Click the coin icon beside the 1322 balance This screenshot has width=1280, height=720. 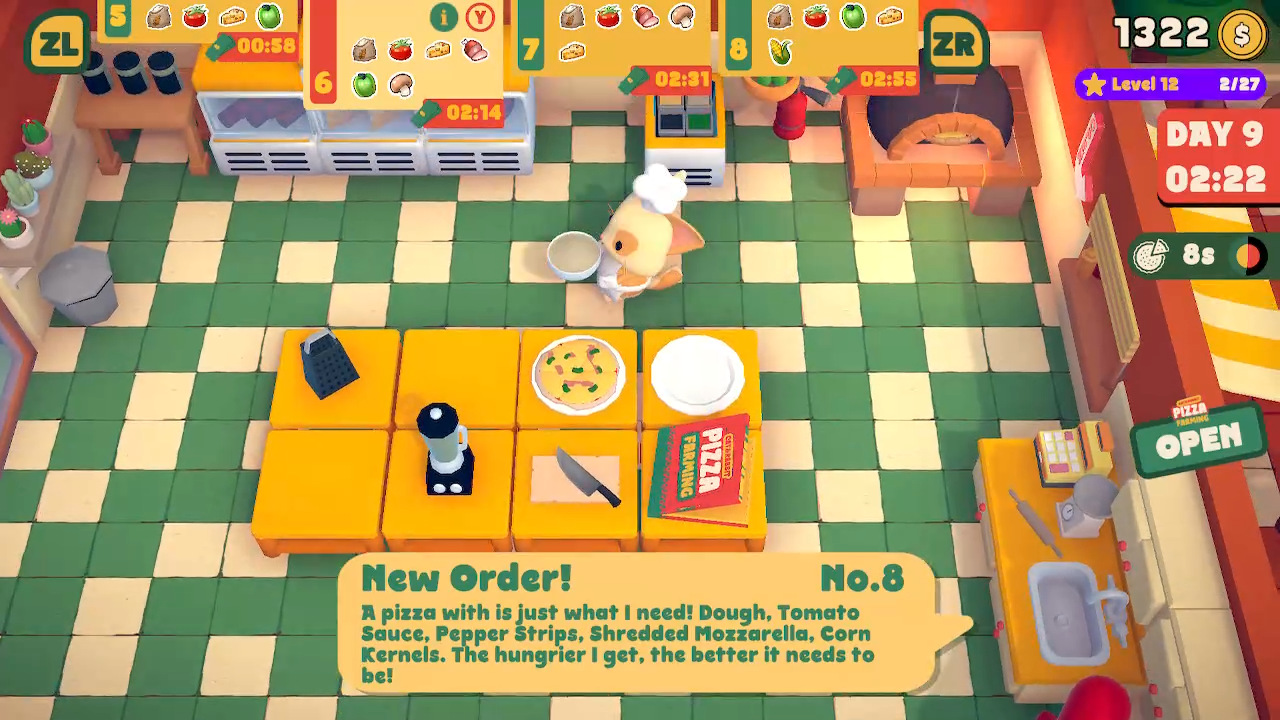1243,33
